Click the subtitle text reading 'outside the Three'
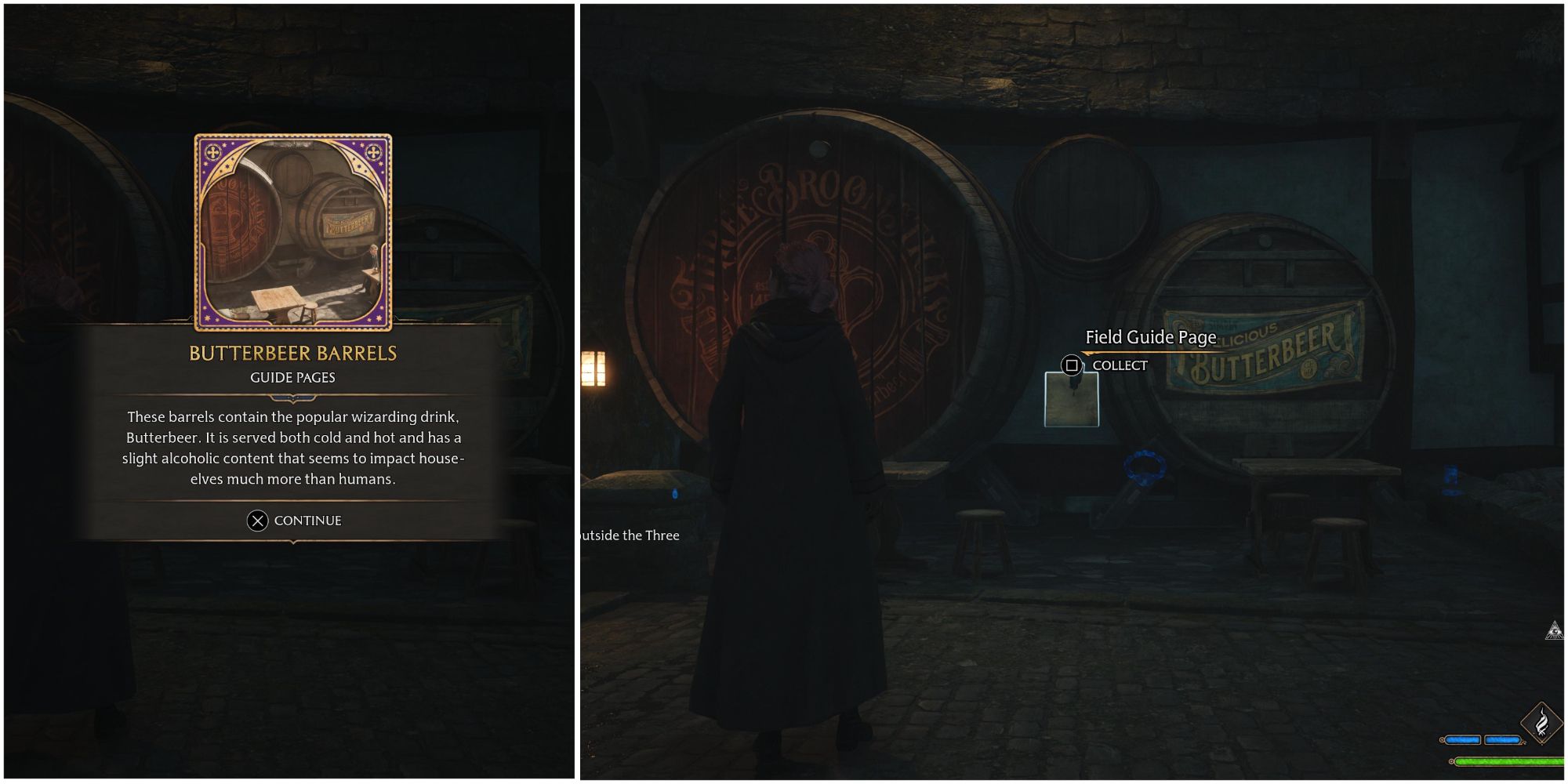The image size is (1568, 784). point(630,535)
